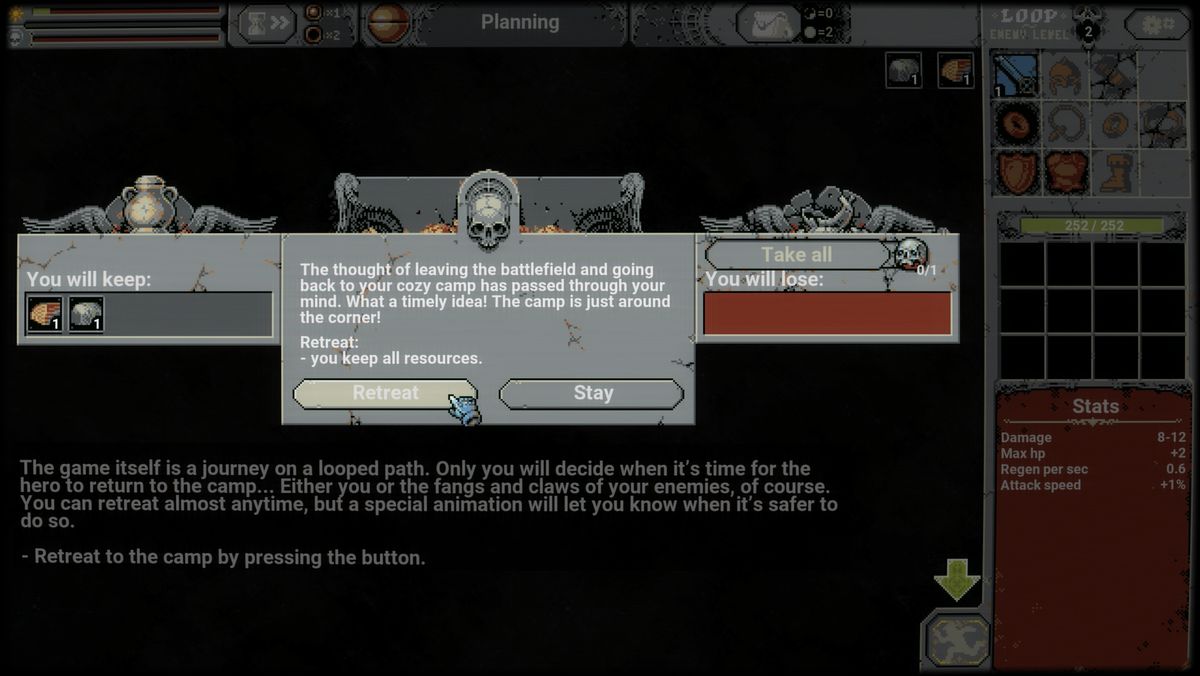1200x676 pixels.
Task: Click the retreat button under green arrow
Action: pos(957,640)
